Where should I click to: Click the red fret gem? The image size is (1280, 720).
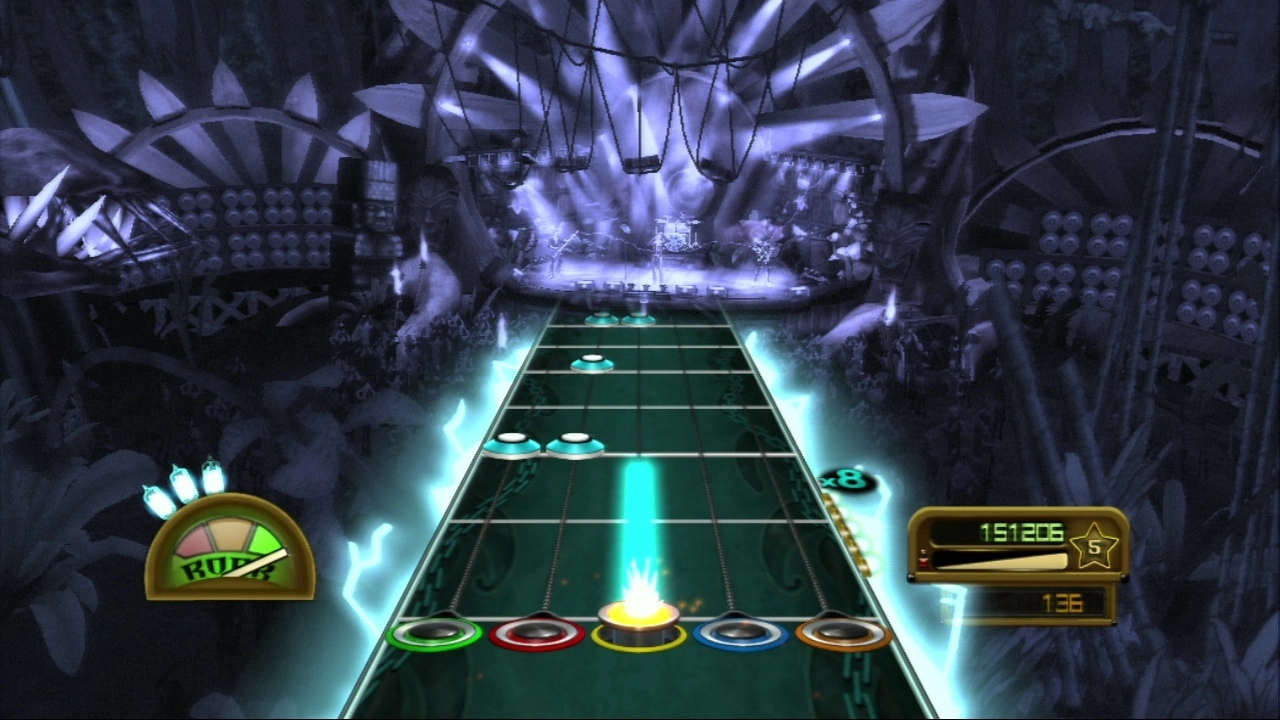(537, 633)
